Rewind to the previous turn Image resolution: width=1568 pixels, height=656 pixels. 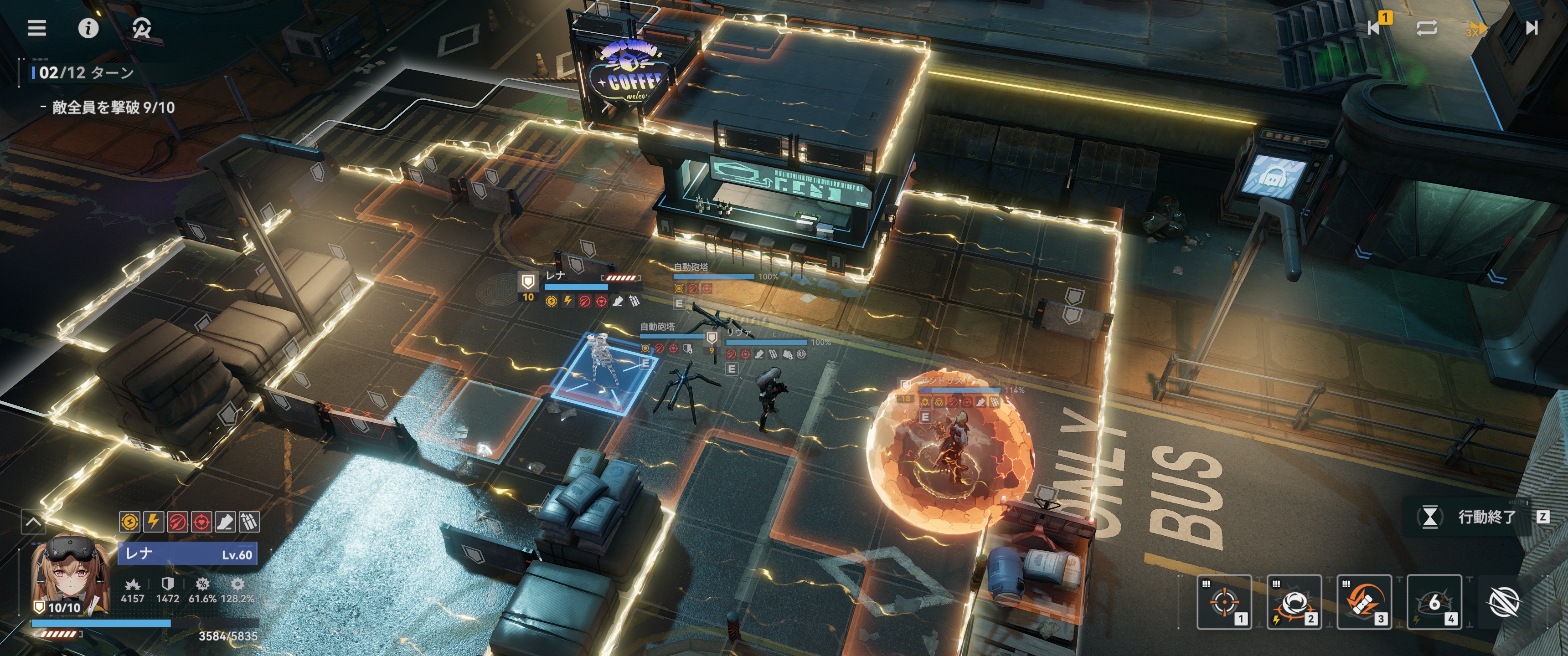(x=1374, y=27)
